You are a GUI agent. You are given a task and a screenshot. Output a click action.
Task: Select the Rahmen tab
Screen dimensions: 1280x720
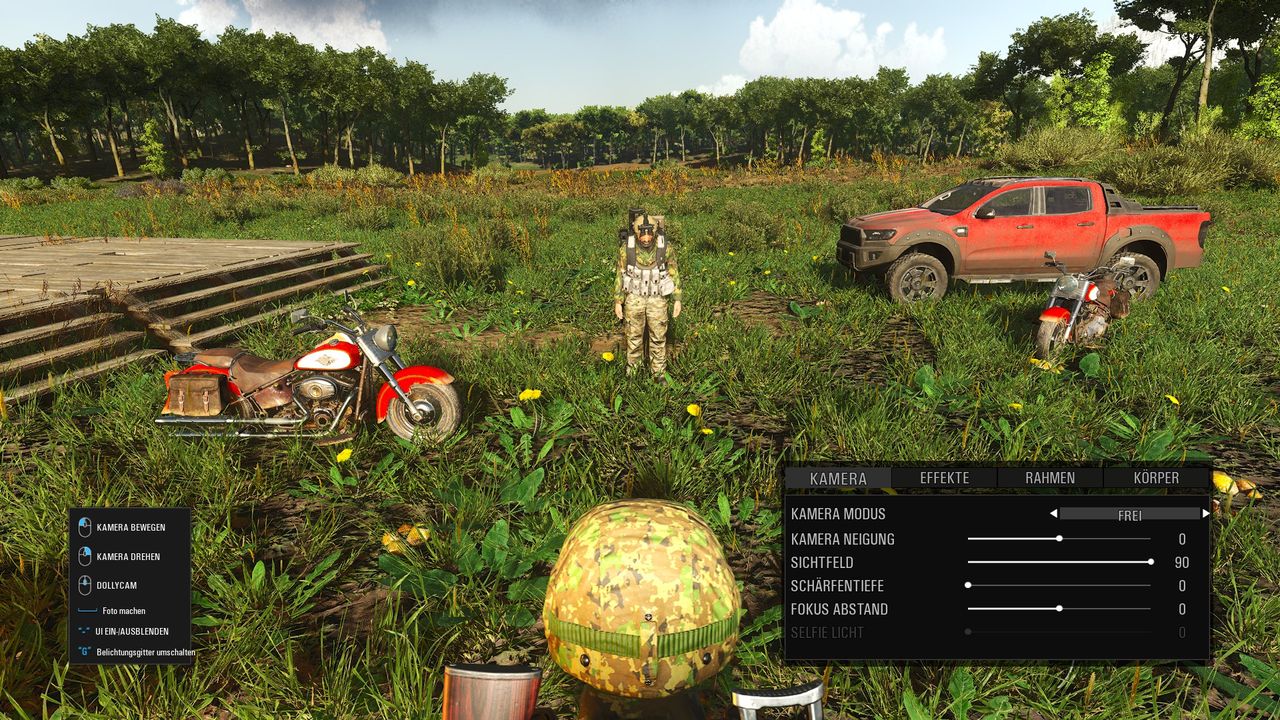[1050, 478]
